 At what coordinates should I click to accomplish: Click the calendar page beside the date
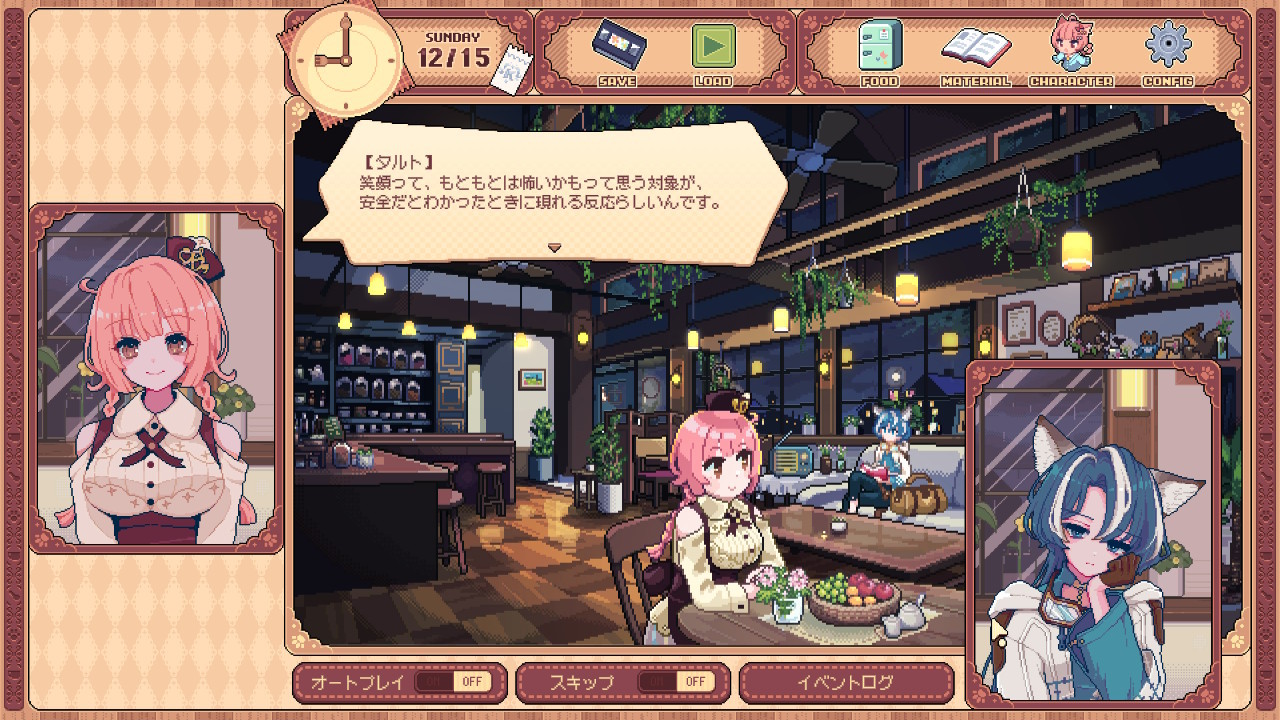513,70
